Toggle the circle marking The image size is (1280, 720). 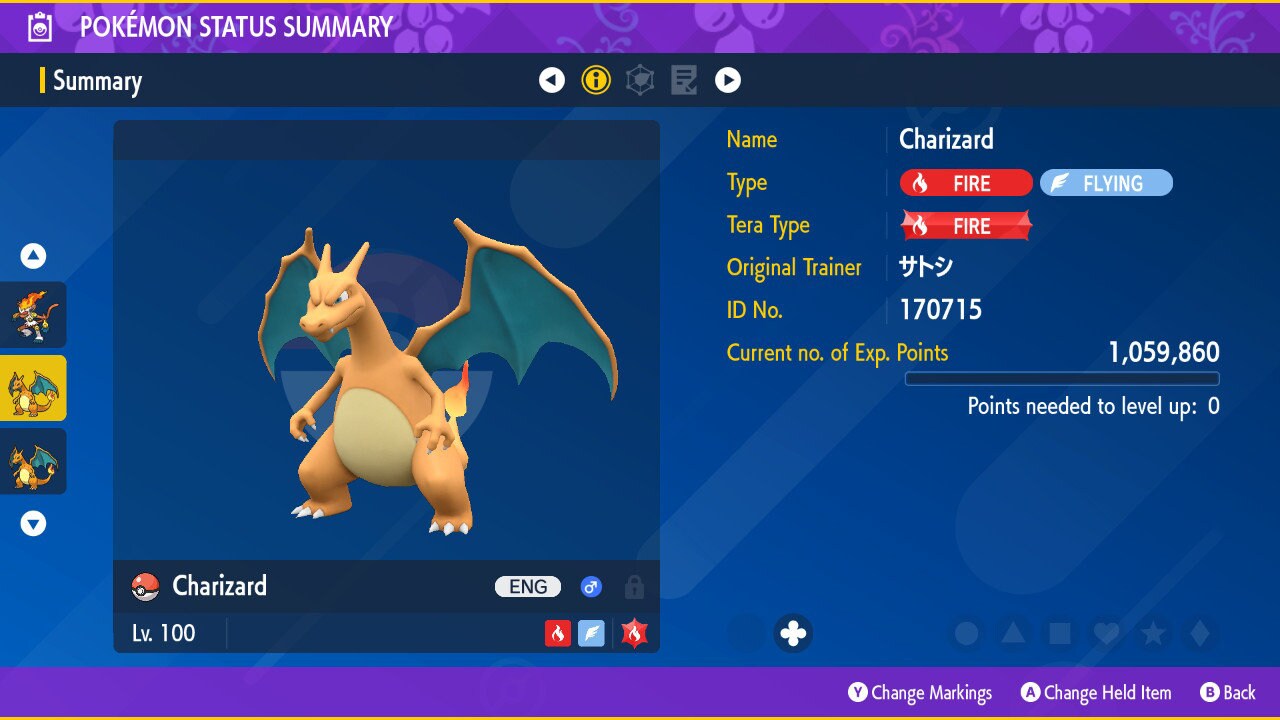(966, 633)
